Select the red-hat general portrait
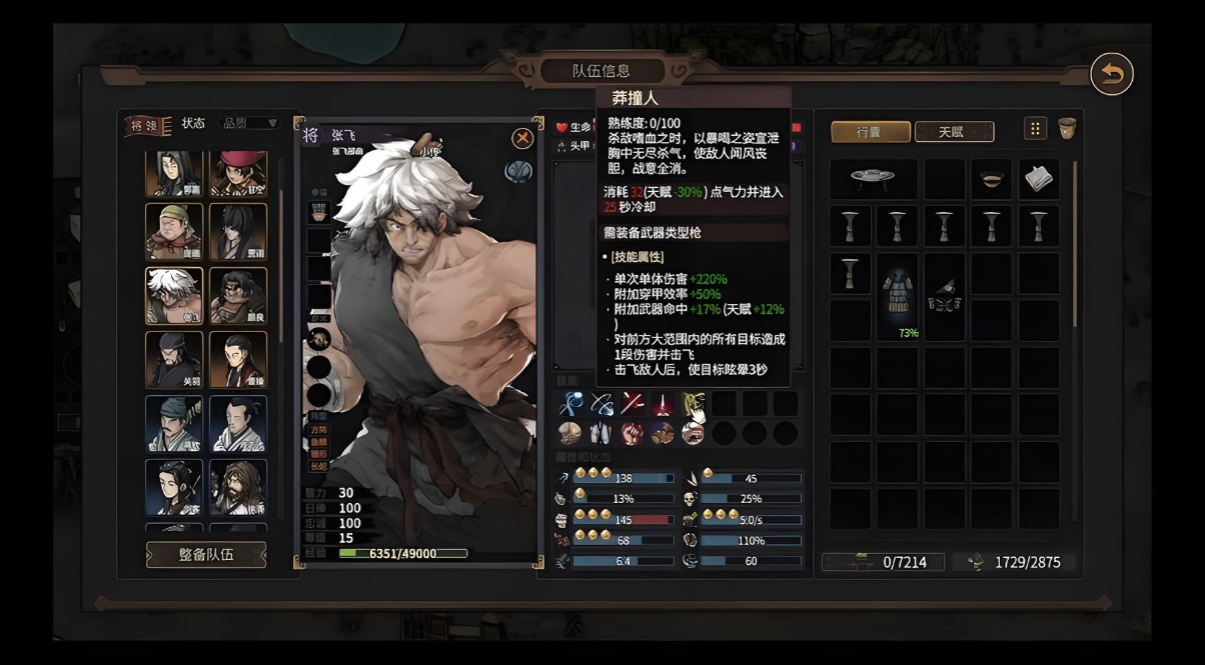This screenshot has height=665, width=1205. tap(238, 173)
